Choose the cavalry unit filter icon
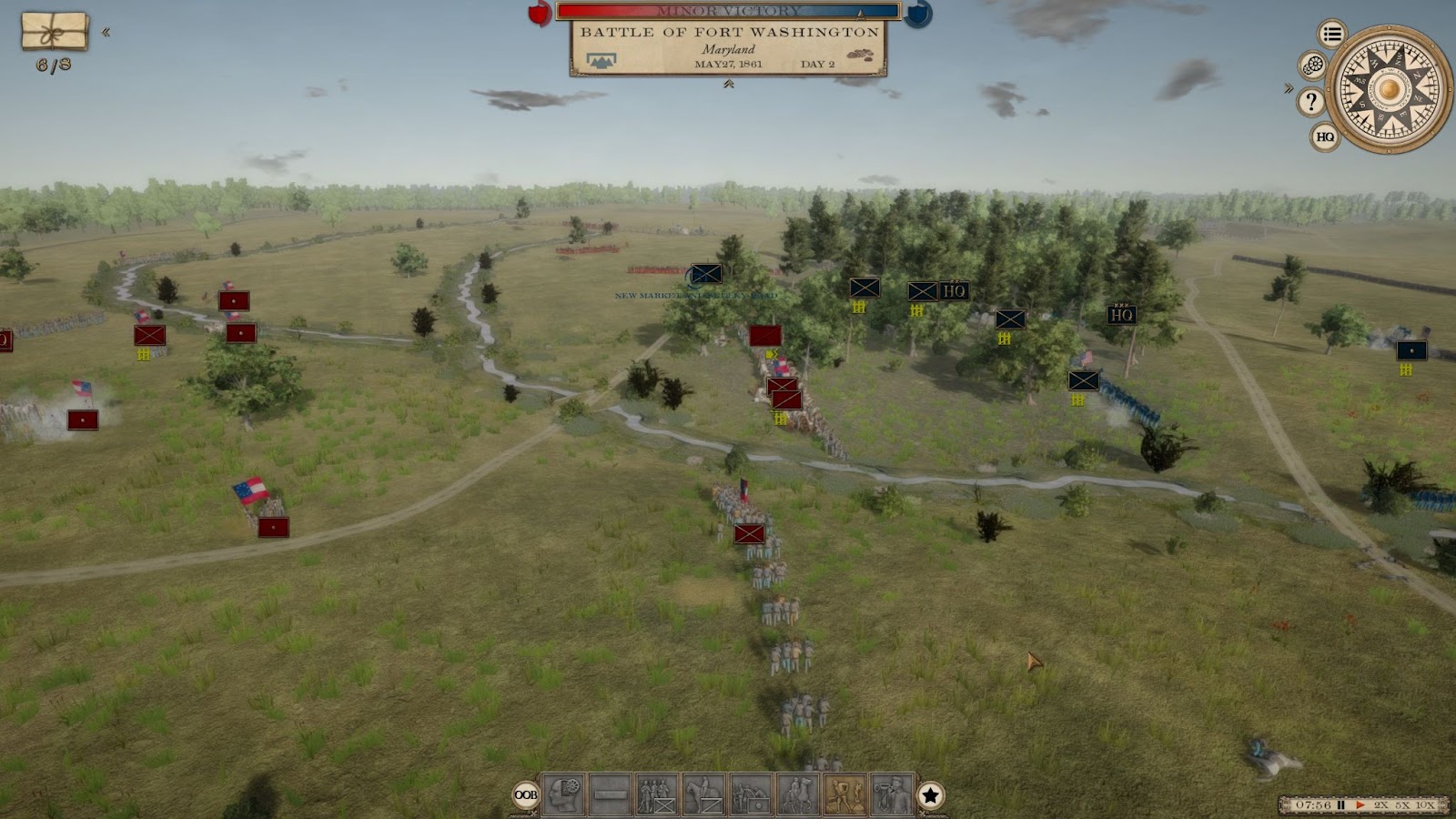The width and height of the screenshot is (1456, 819). pos(704,794)
